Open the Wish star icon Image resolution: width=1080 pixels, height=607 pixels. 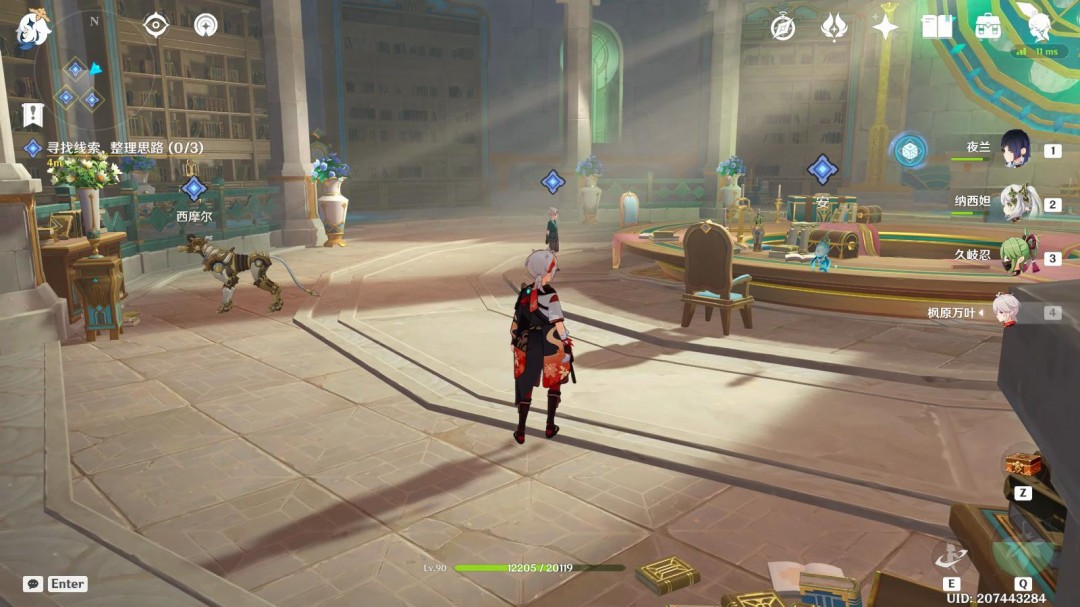click(x=885, y=27)
